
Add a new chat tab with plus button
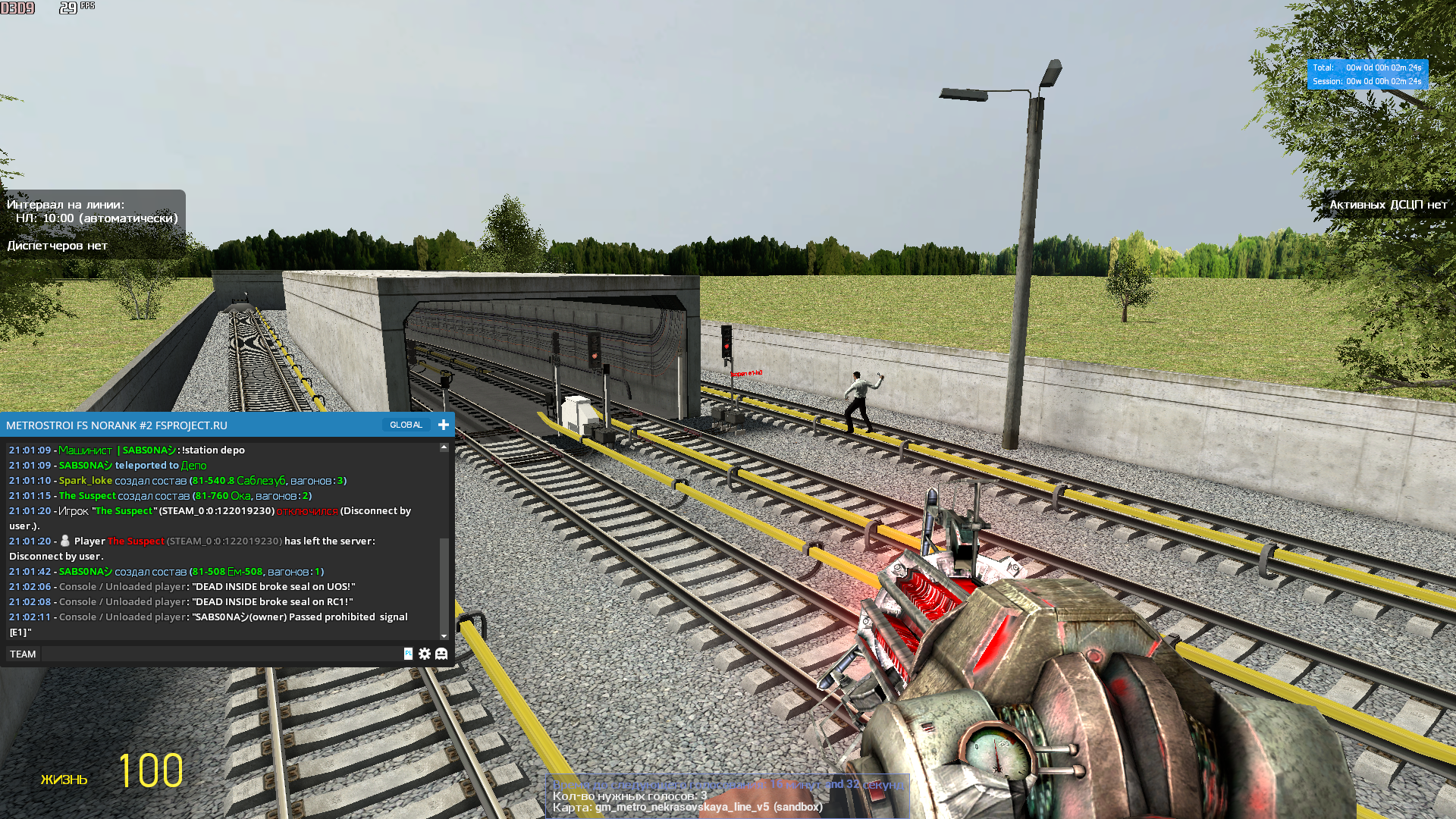coord(444,425)
